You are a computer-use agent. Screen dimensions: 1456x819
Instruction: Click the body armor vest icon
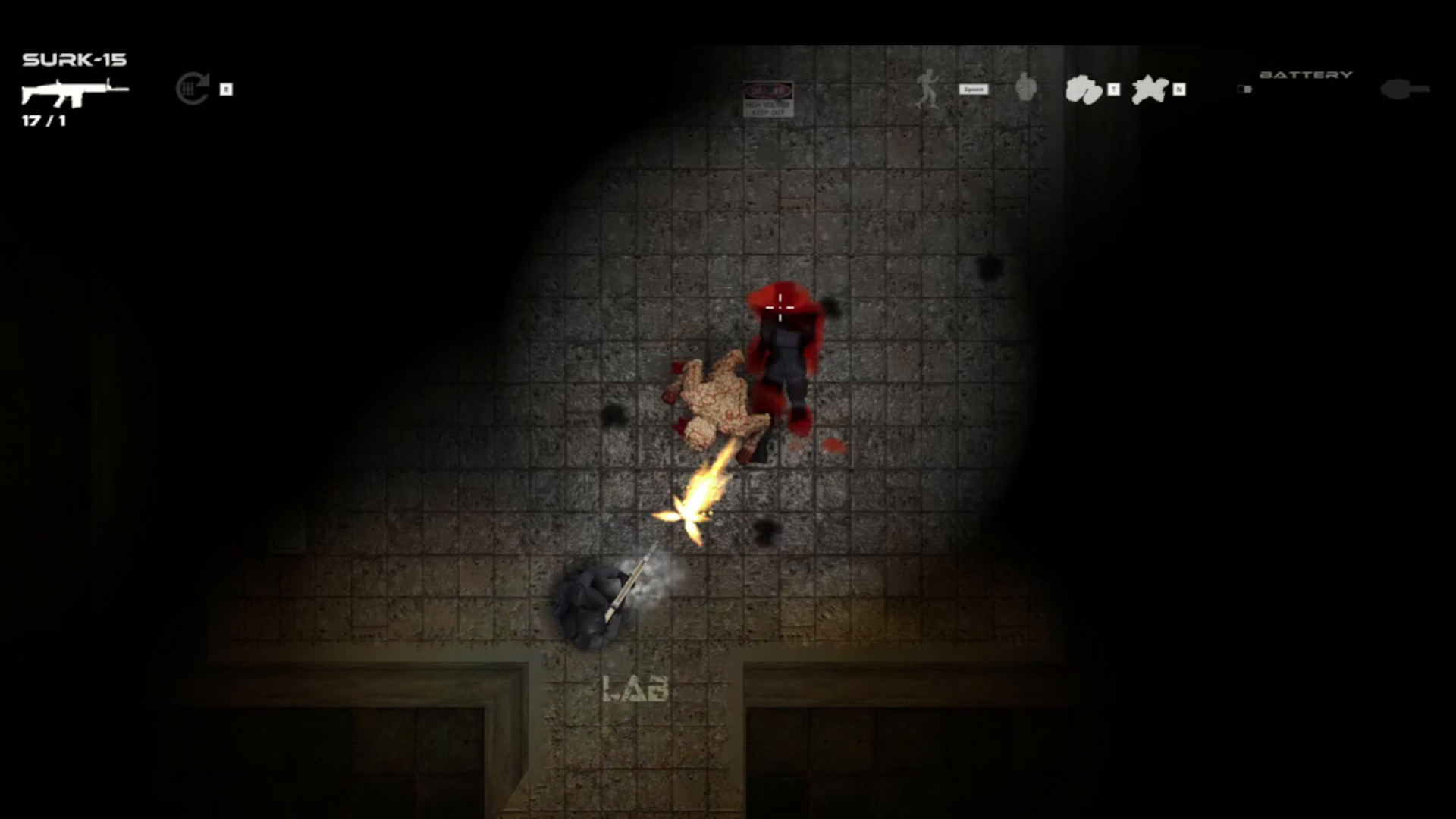point(1026,89)
